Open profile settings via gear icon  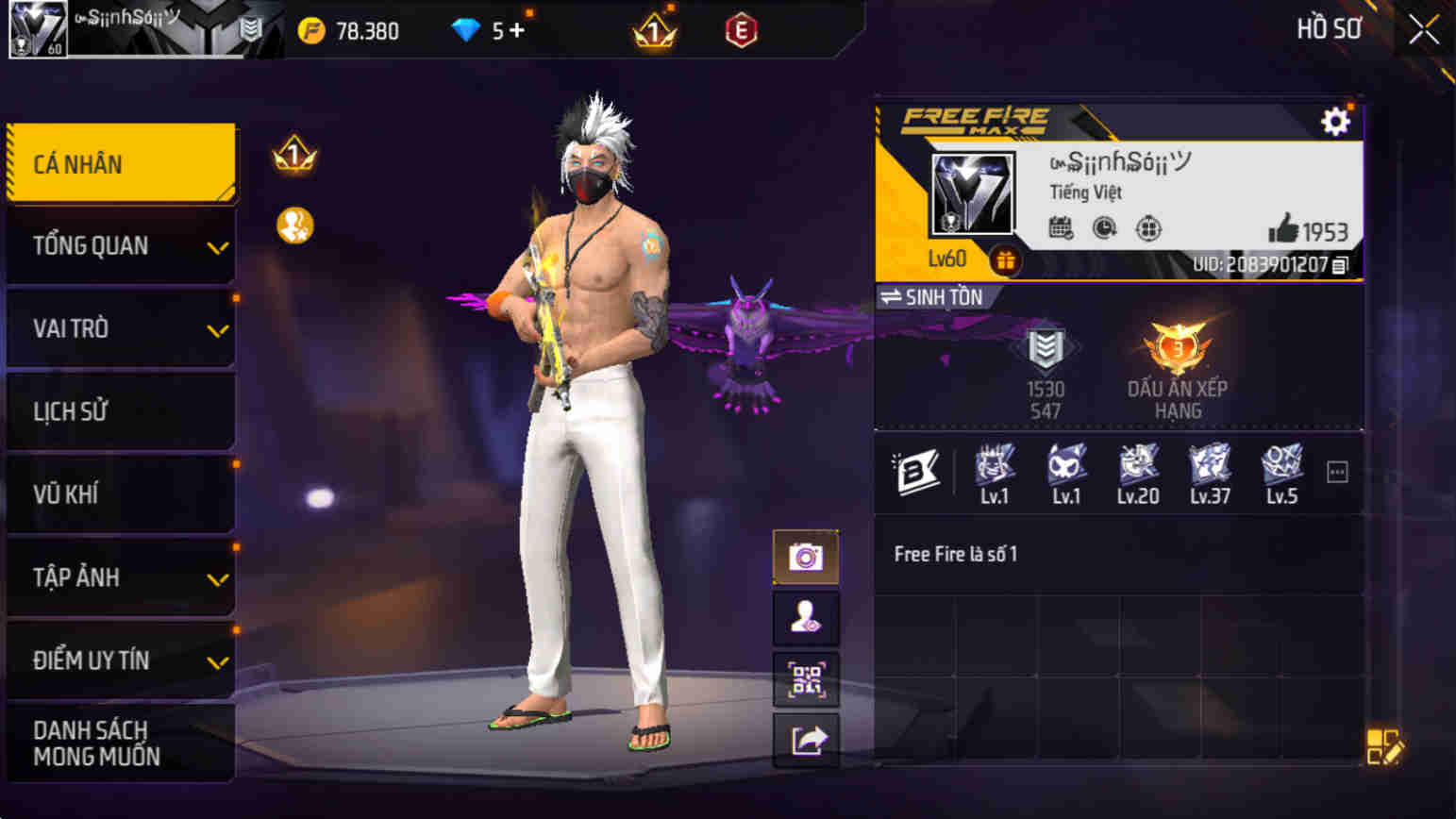(x=1334, y=121)
